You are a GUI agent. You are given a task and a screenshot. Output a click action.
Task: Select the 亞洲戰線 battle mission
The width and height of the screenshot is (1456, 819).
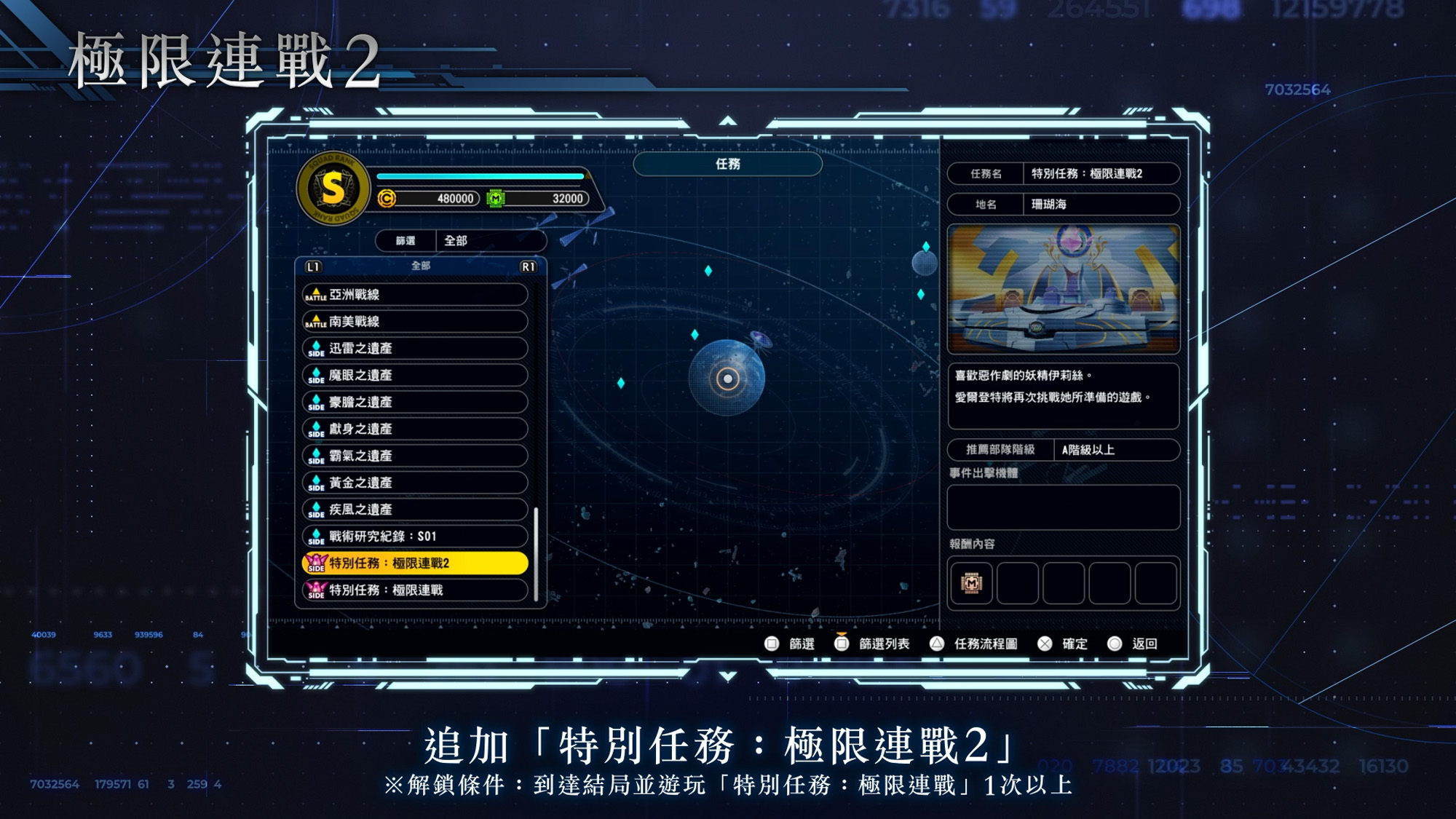414,295
